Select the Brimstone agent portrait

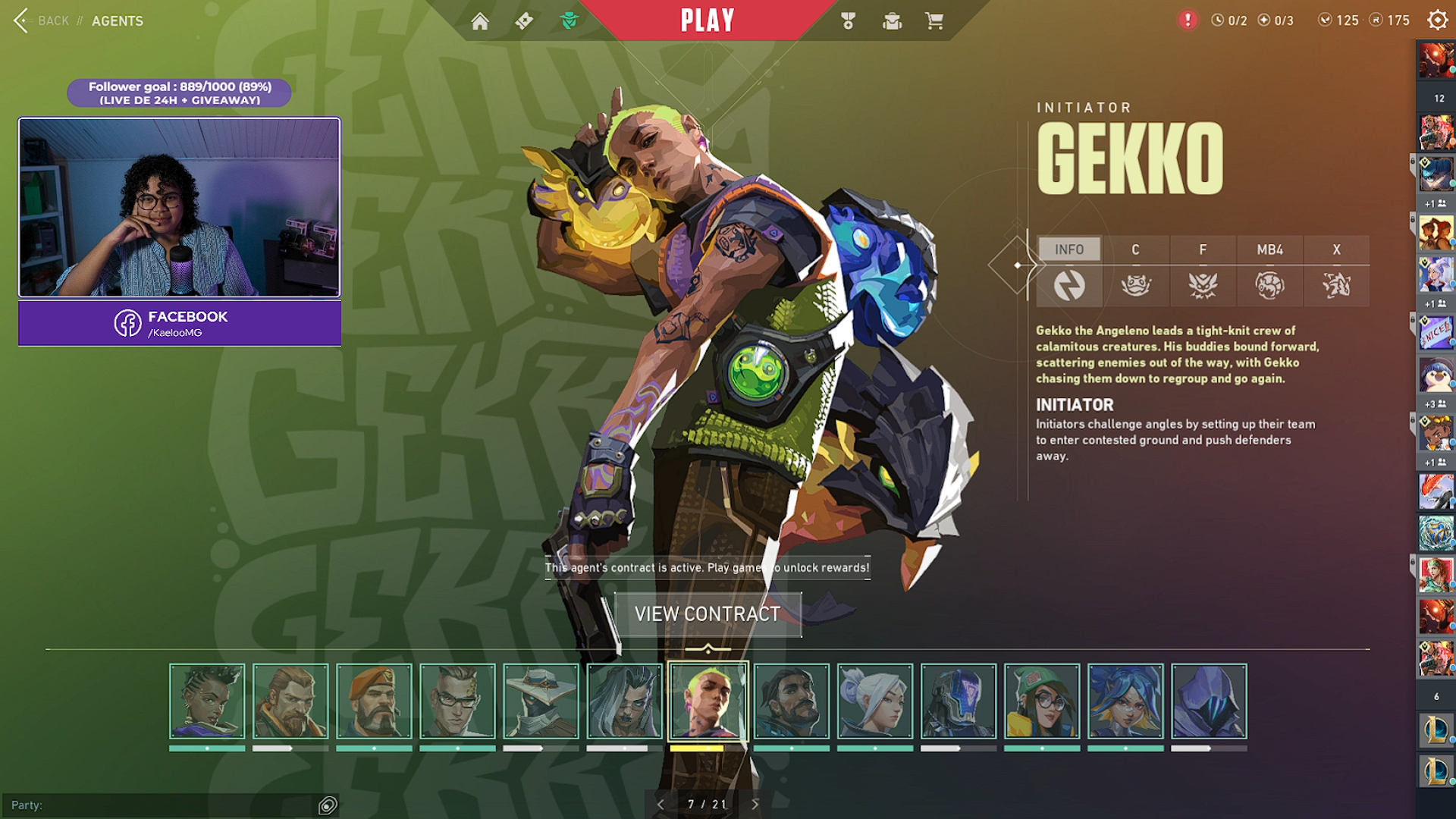374,701
